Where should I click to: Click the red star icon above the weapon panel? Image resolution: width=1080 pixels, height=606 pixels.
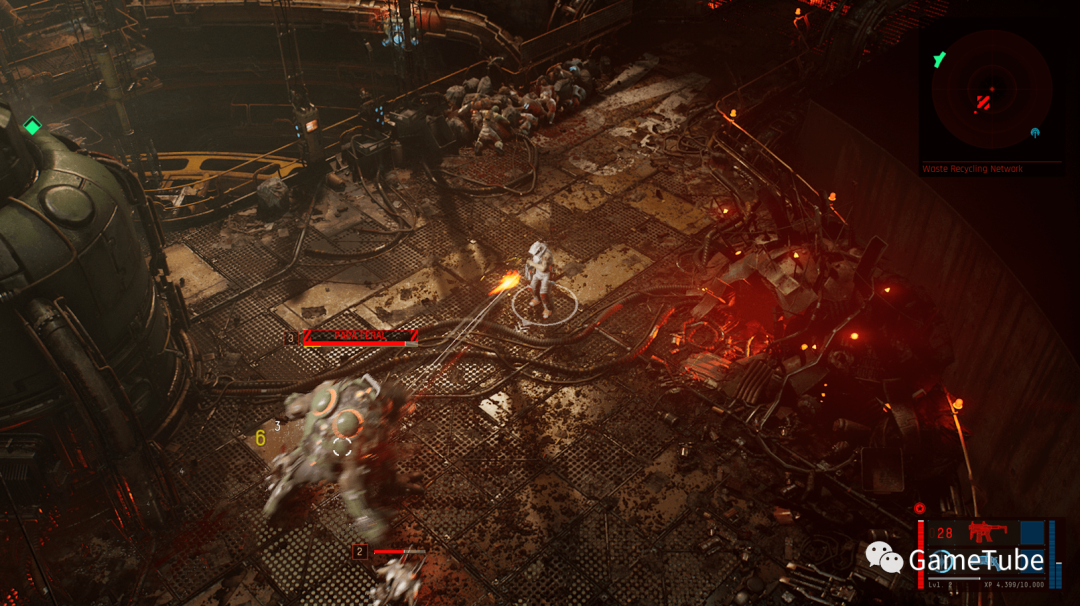(x=920, y=508)
